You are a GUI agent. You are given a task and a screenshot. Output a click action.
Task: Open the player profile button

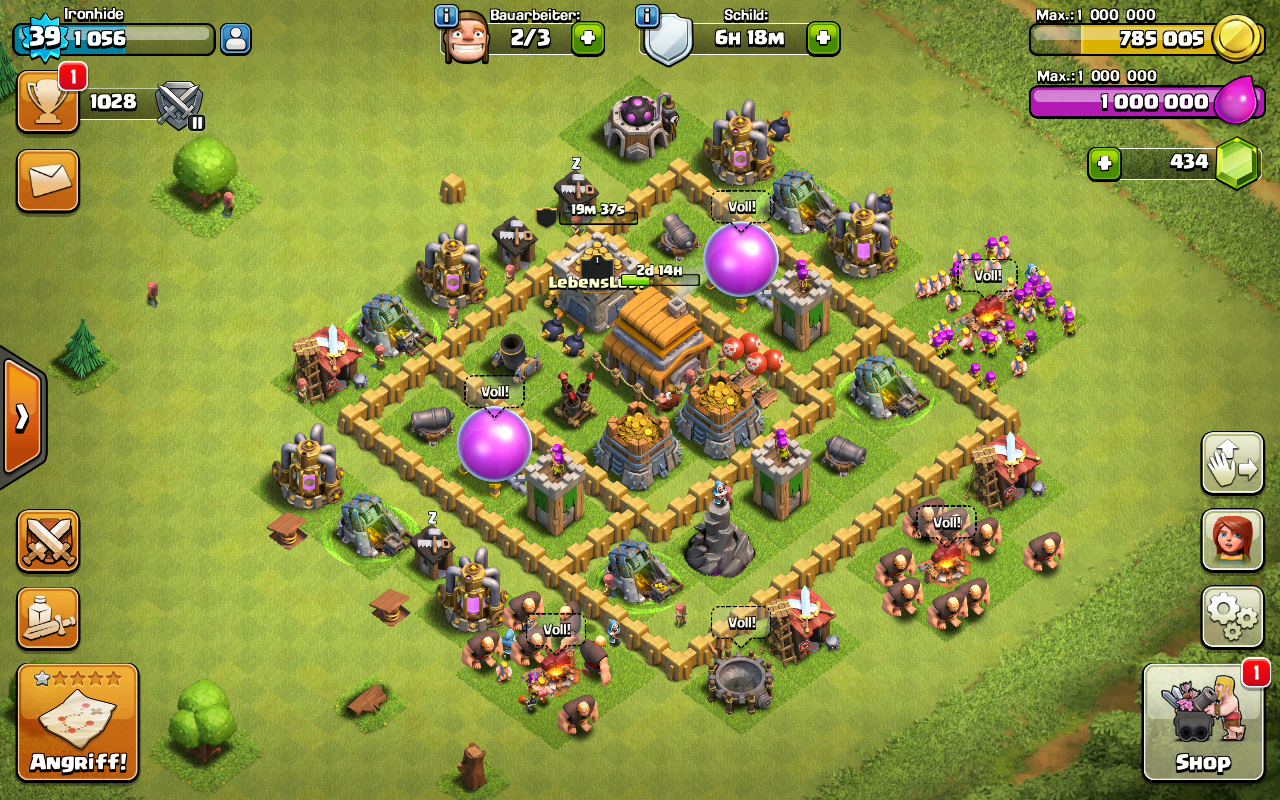[236, 39]
